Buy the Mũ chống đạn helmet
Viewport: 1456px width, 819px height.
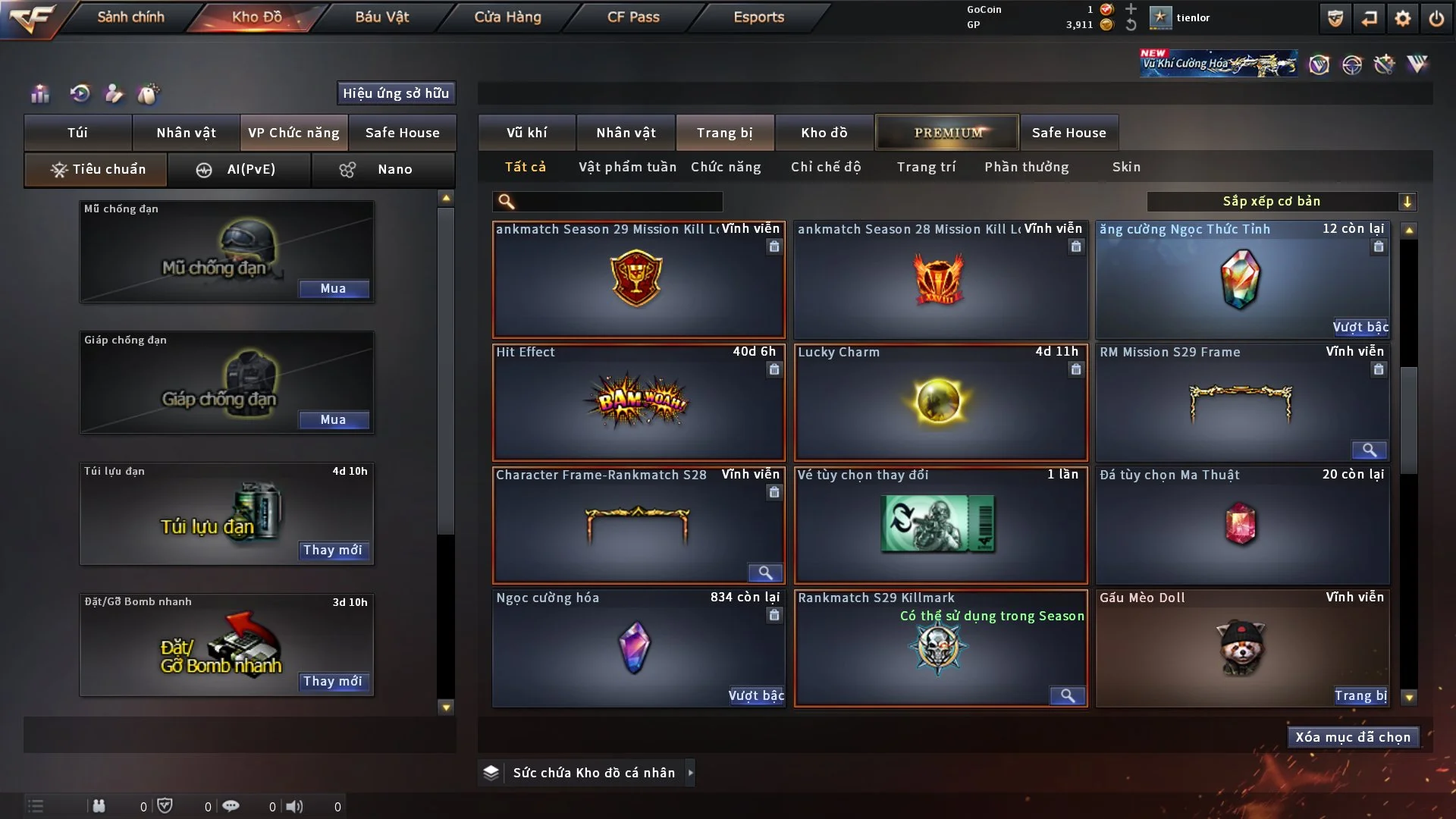(333, 288)
